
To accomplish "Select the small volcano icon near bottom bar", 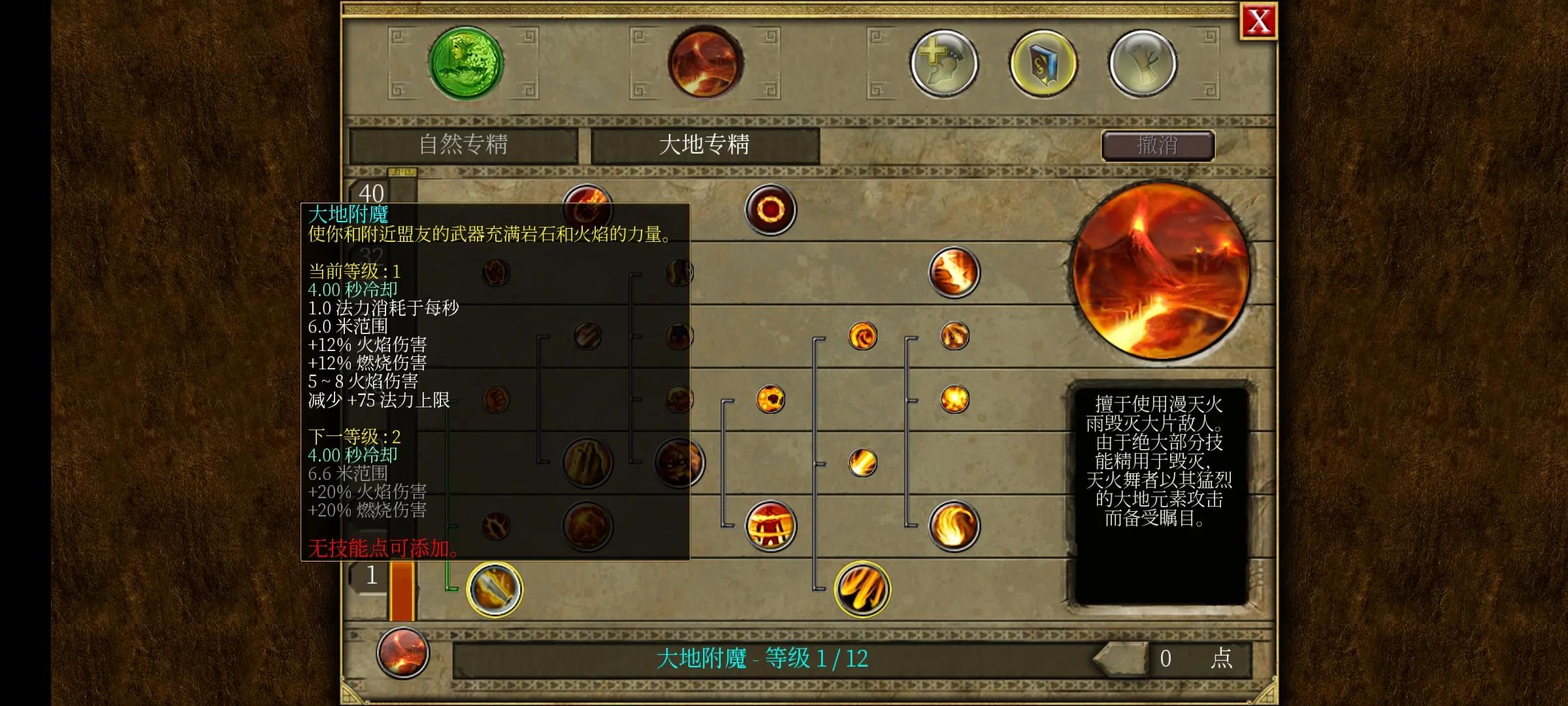I will 402,654.
